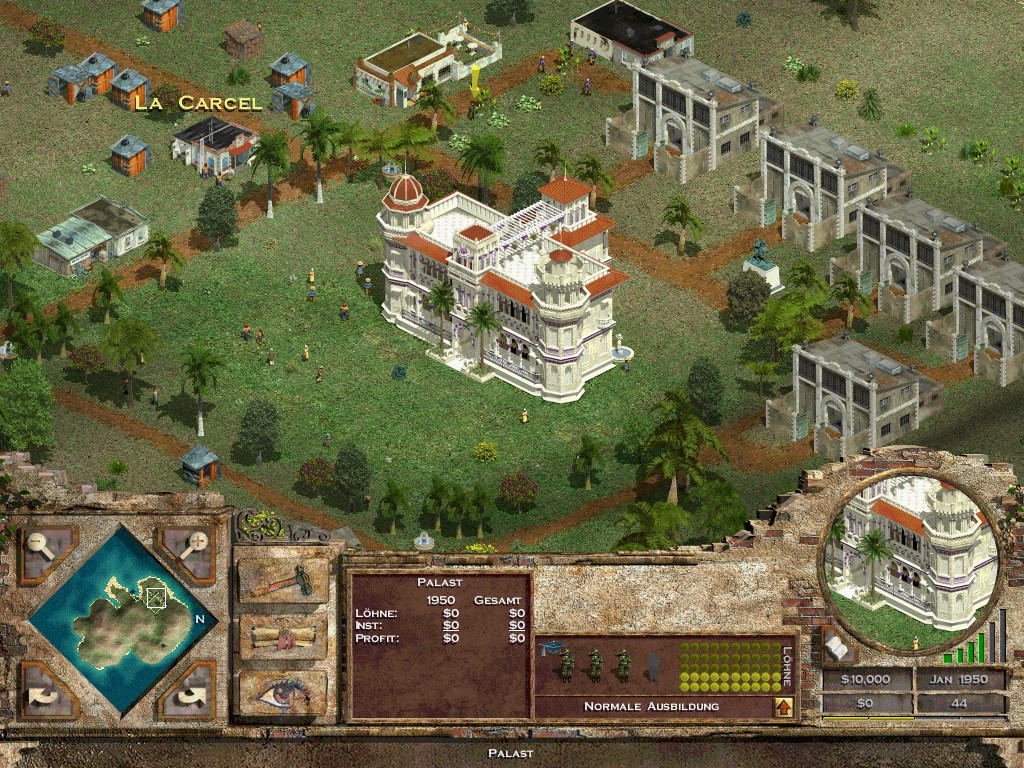Click the graduation cap education icon

[549, 649]
